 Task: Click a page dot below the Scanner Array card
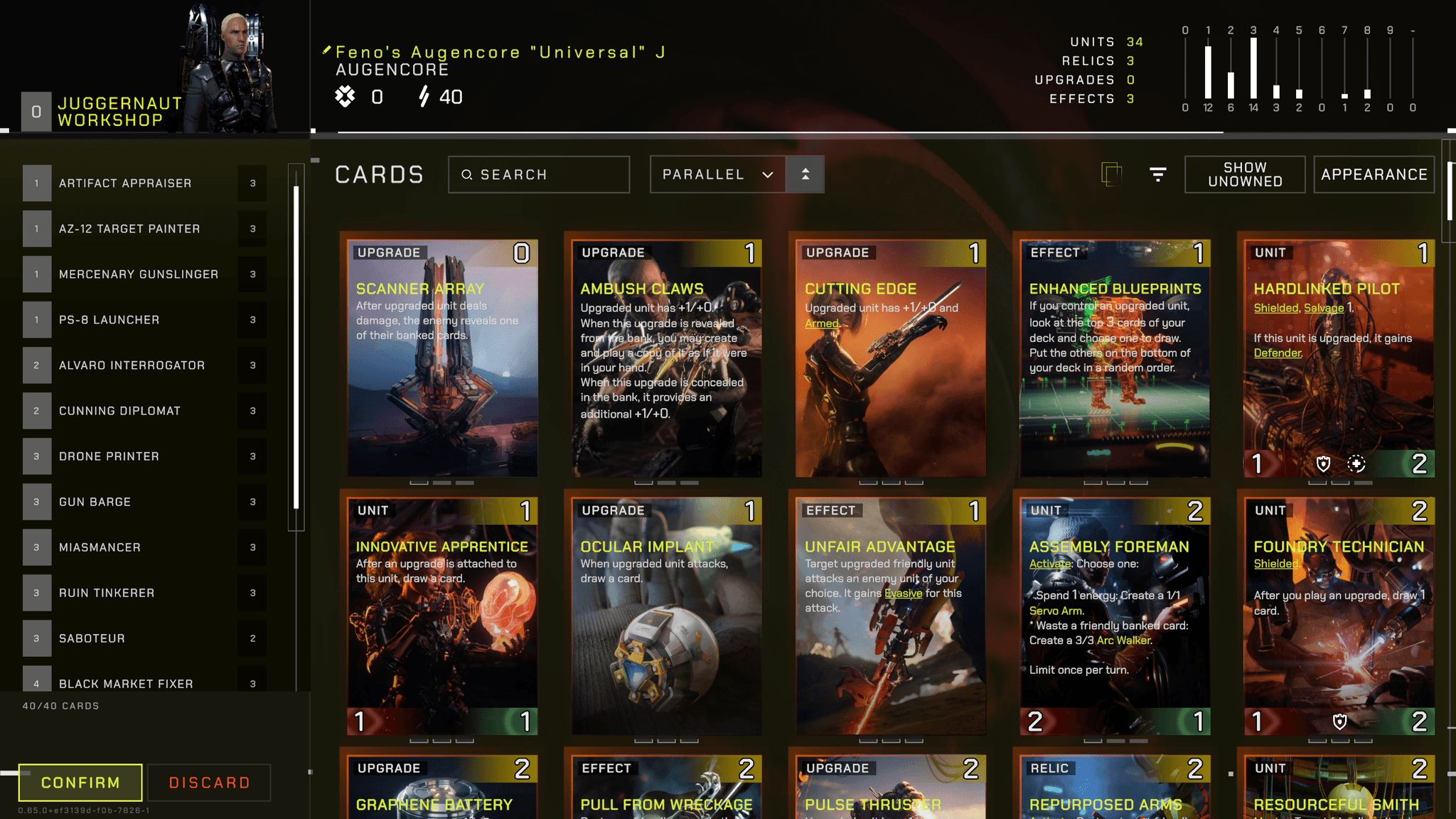441,481
